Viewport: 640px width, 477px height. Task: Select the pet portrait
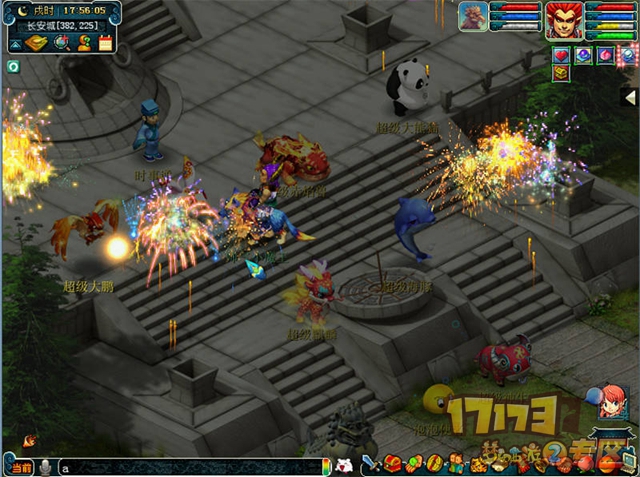point(474,18)
